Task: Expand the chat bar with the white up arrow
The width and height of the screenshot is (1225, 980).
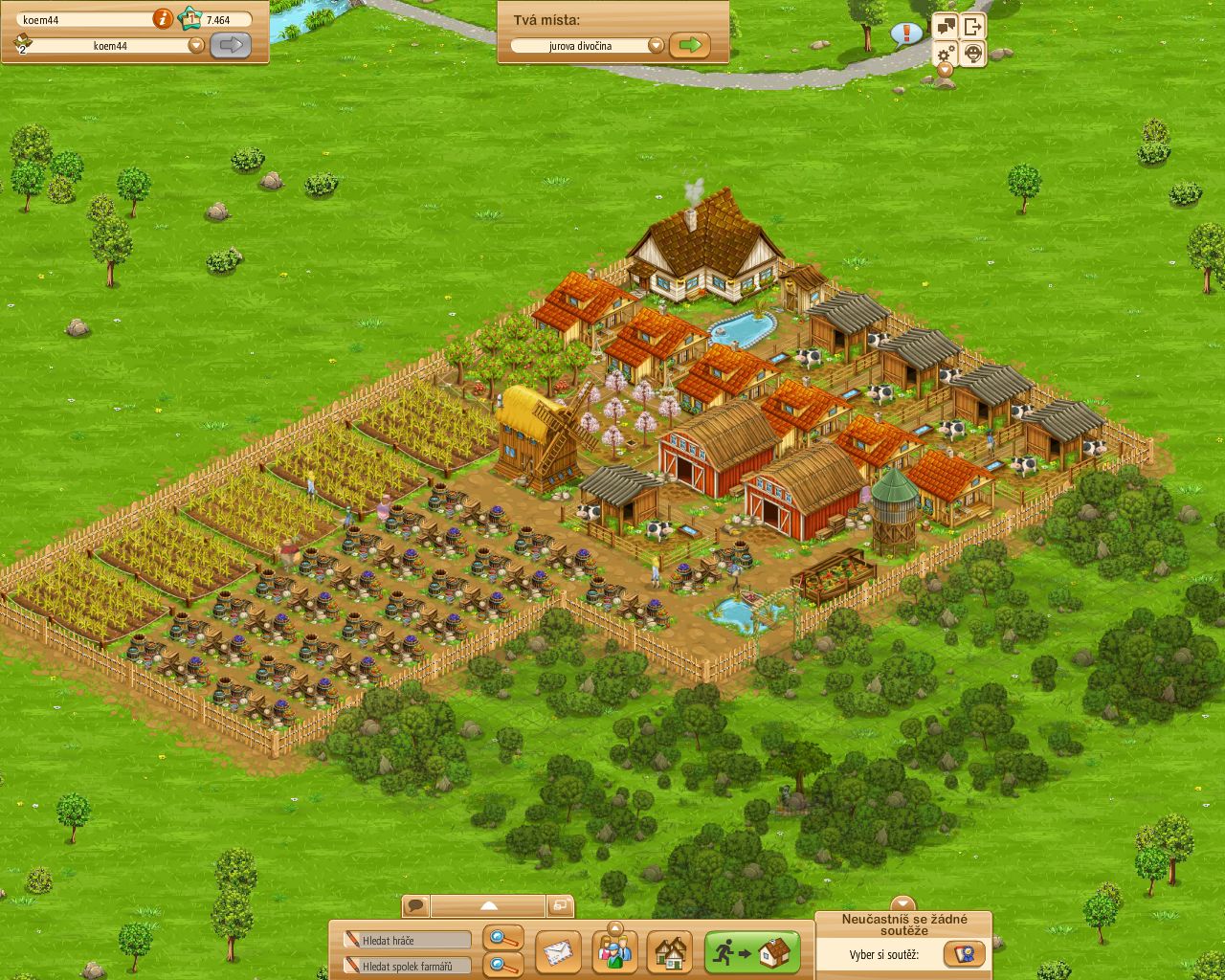Action: (x=489, y=904)
